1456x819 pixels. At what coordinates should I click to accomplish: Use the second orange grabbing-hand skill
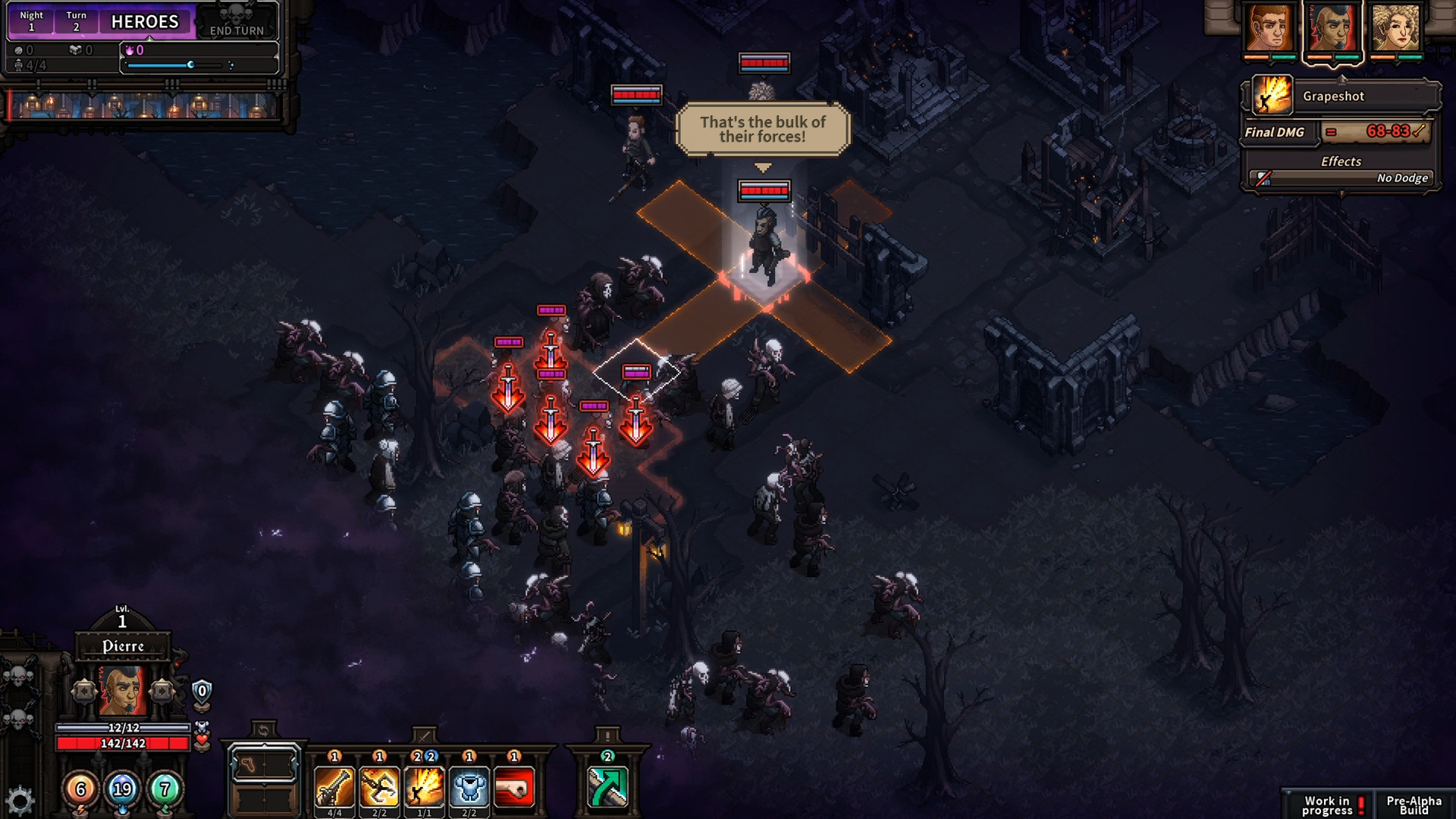point(379,787)
